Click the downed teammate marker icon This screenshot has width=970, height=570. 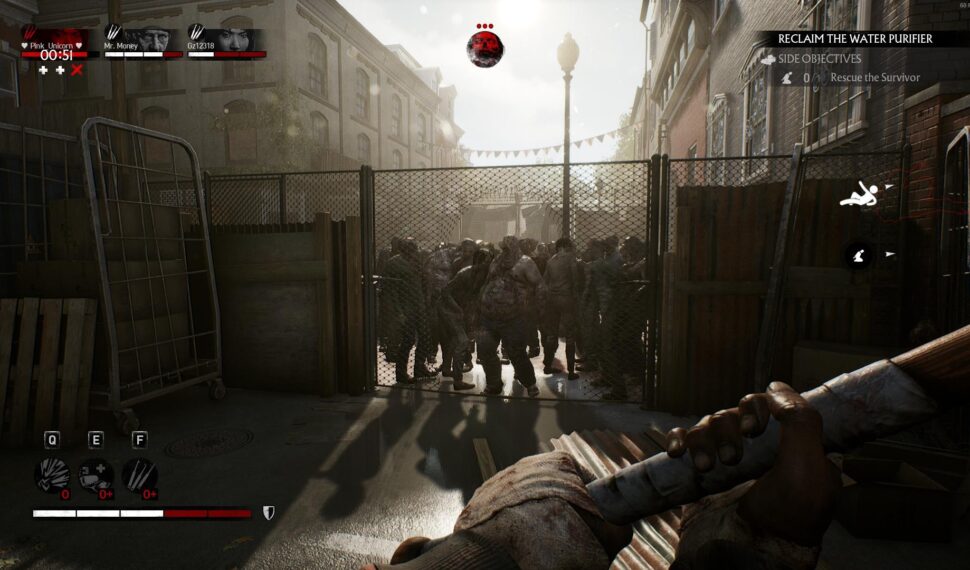click(856, 196)
